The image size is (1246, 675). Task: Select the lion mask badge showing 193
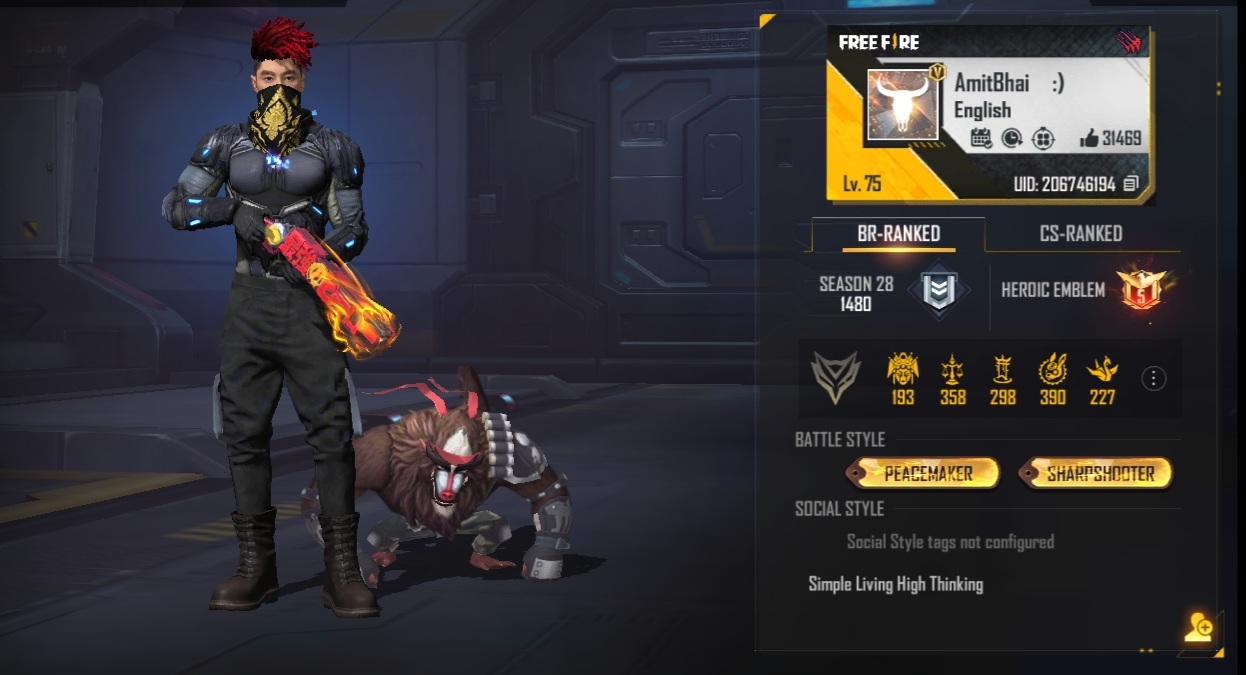click(902, 372)
